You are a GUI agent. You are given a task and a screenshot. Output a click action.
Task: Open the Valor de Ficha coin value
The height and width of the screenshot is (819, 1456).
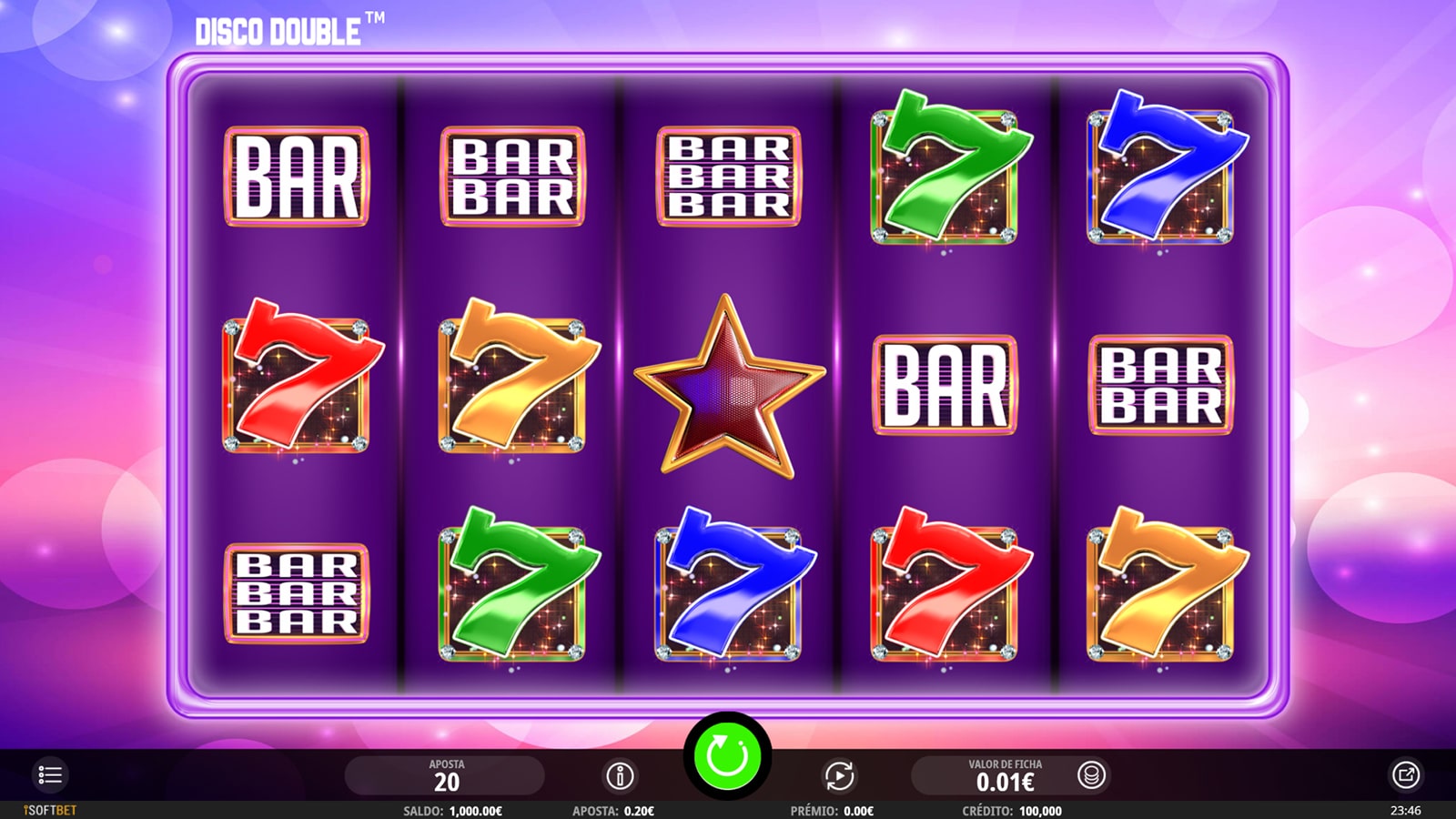[x=1005, y=775]
